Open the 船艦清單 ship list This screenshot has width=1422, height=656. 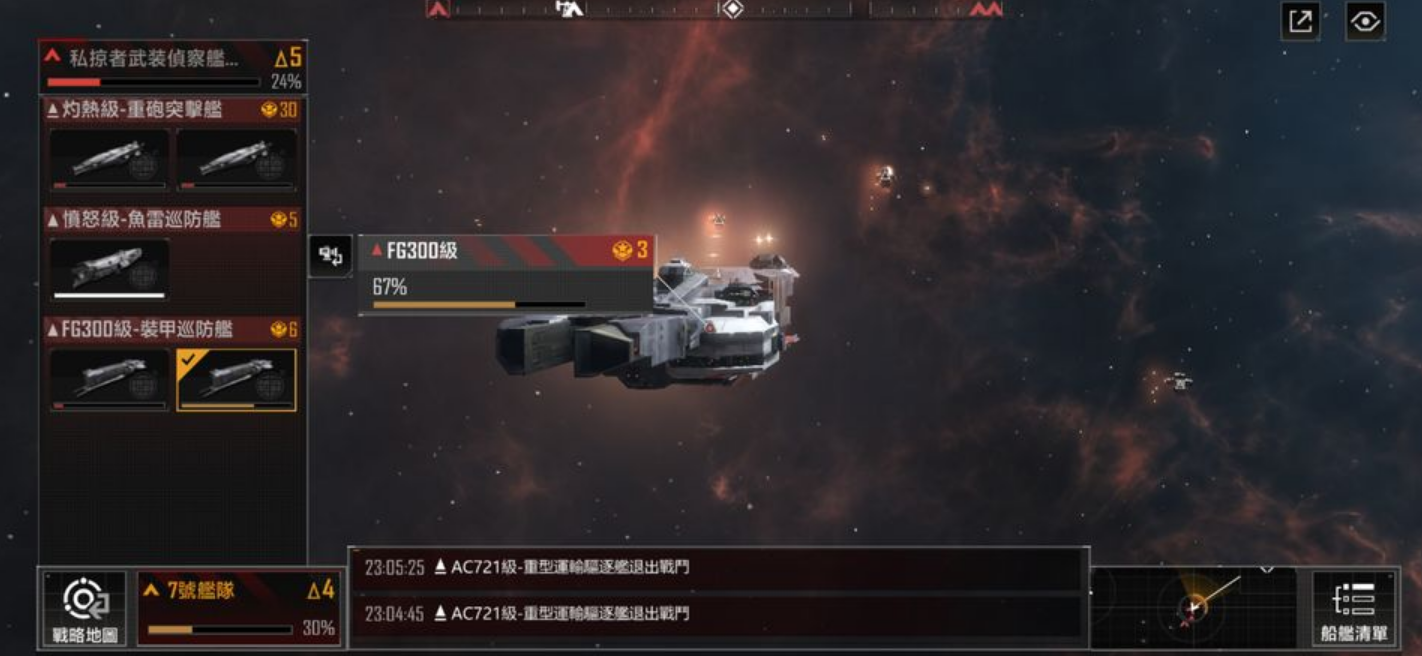pos(1354,608)
